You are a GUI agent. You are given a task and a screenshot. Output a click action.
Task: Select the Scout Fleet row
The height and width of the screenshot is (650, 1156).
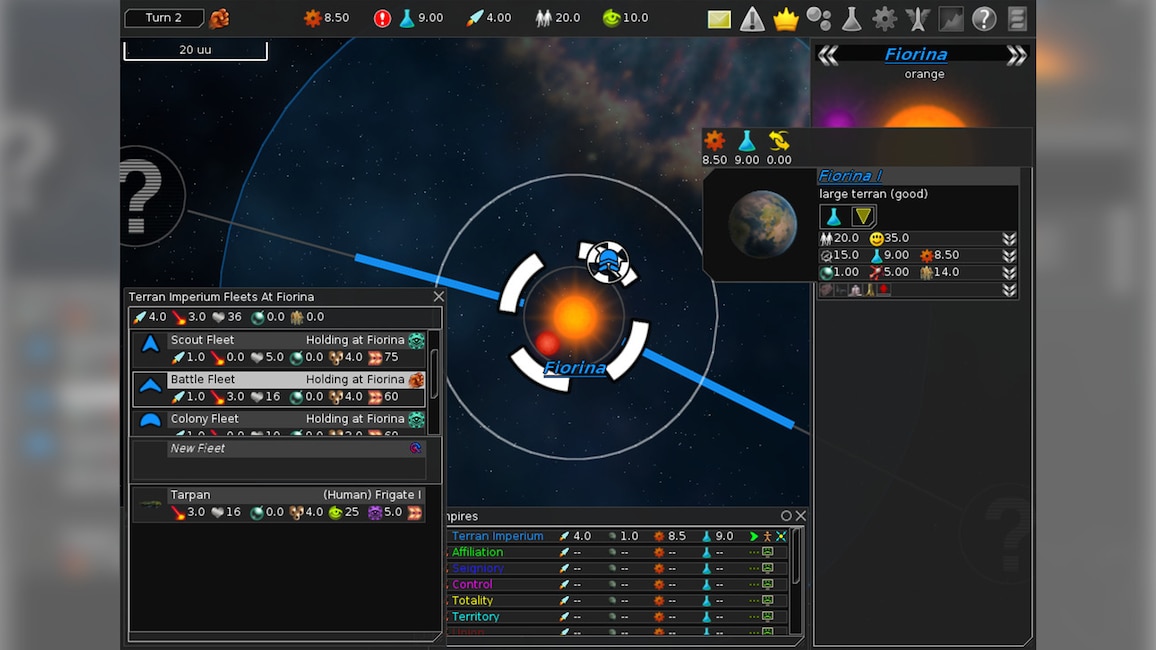click(280, 349)
